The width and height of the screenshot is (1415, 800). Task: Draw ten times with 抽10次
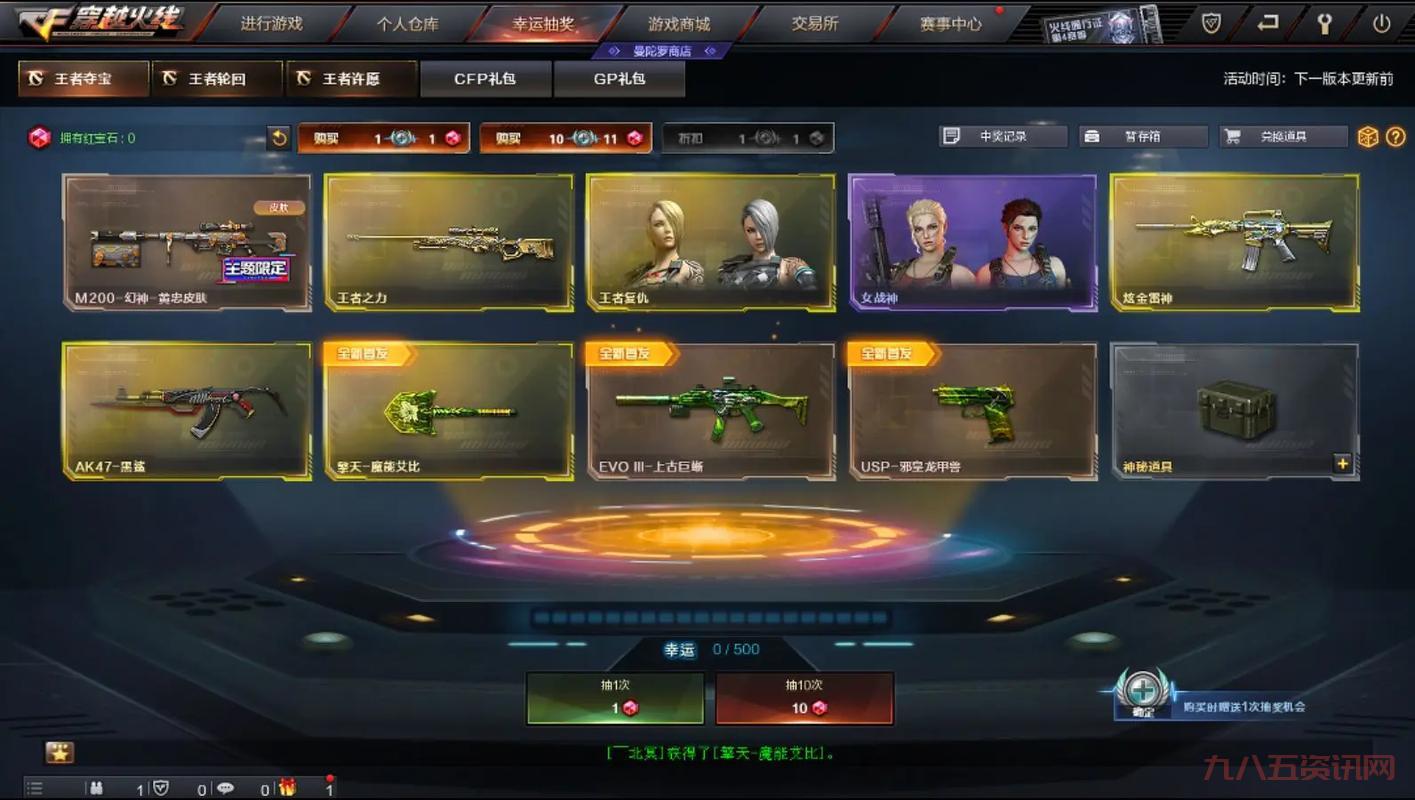(x=804, y=698)
